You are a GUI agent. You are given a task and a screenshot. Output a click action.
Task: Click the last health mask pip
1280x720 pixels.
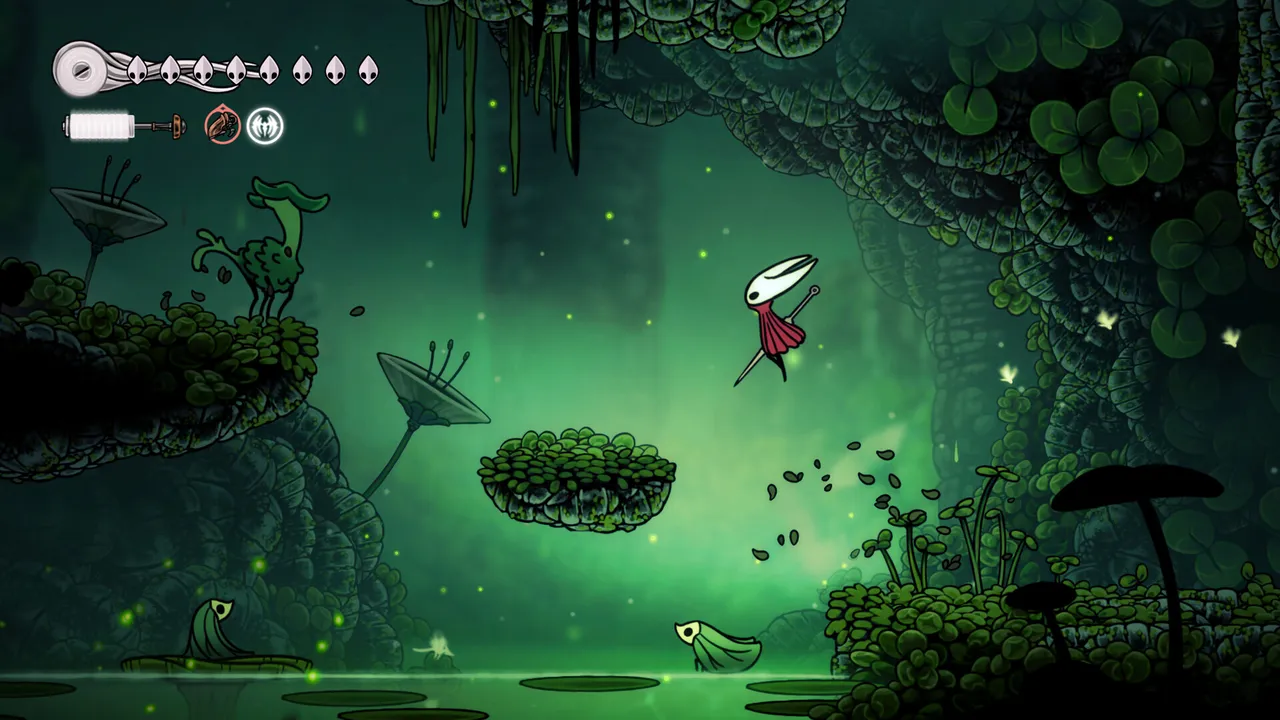tap(369, 70)
